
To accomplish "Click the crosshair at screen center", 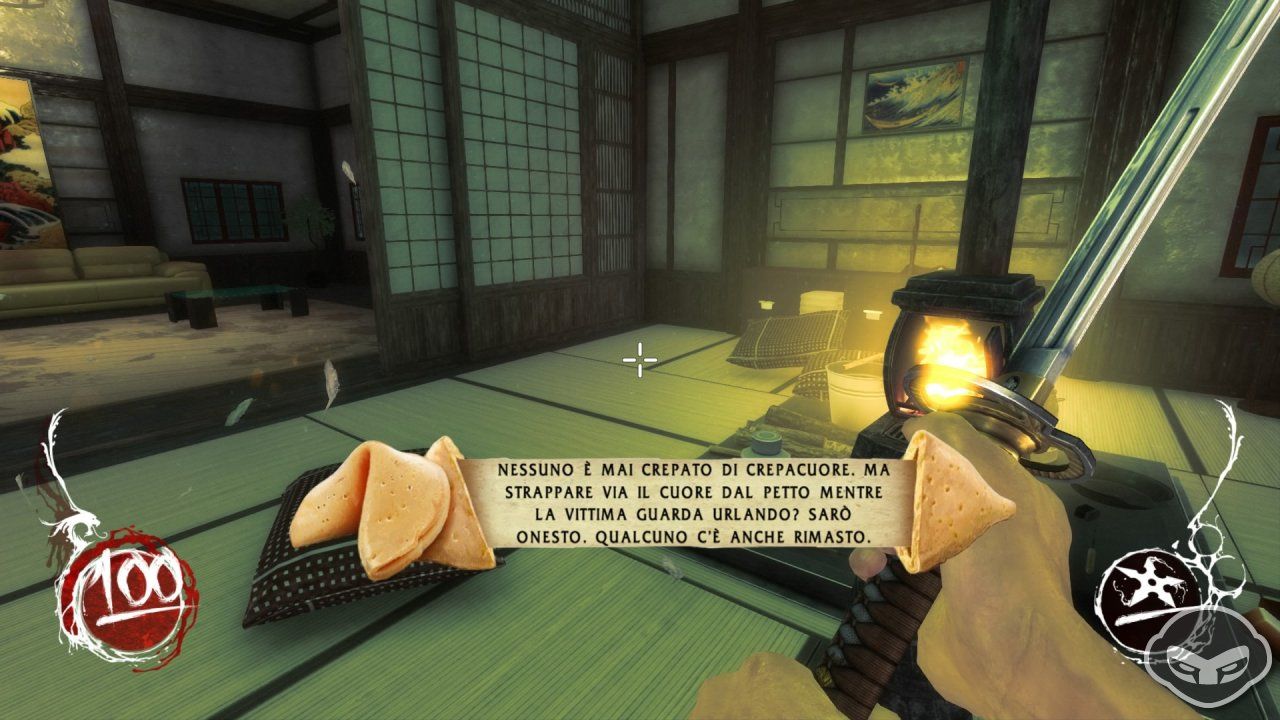I will 638,358.
